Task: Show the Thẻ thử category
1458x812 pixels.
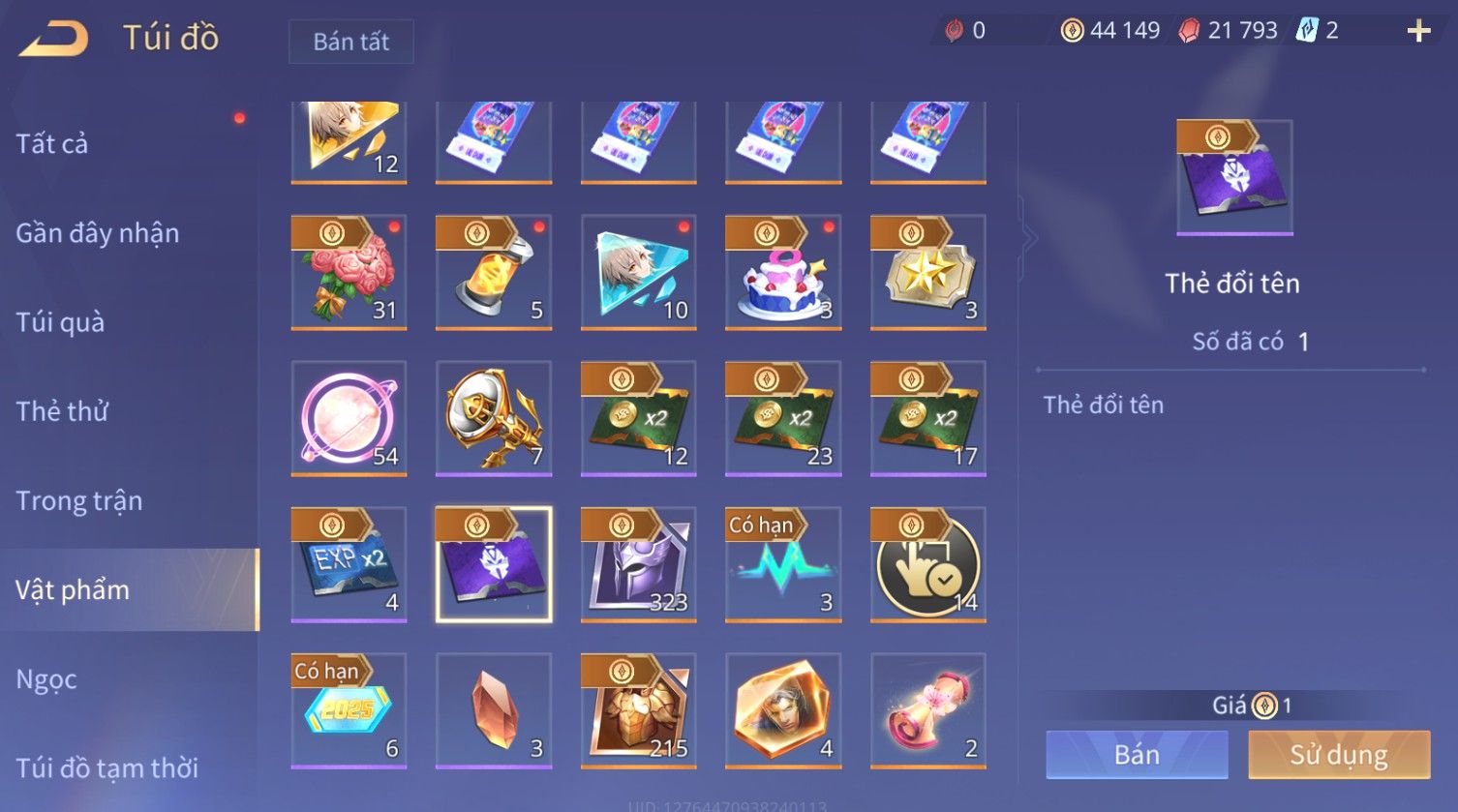Action: [x=62, y=411]
